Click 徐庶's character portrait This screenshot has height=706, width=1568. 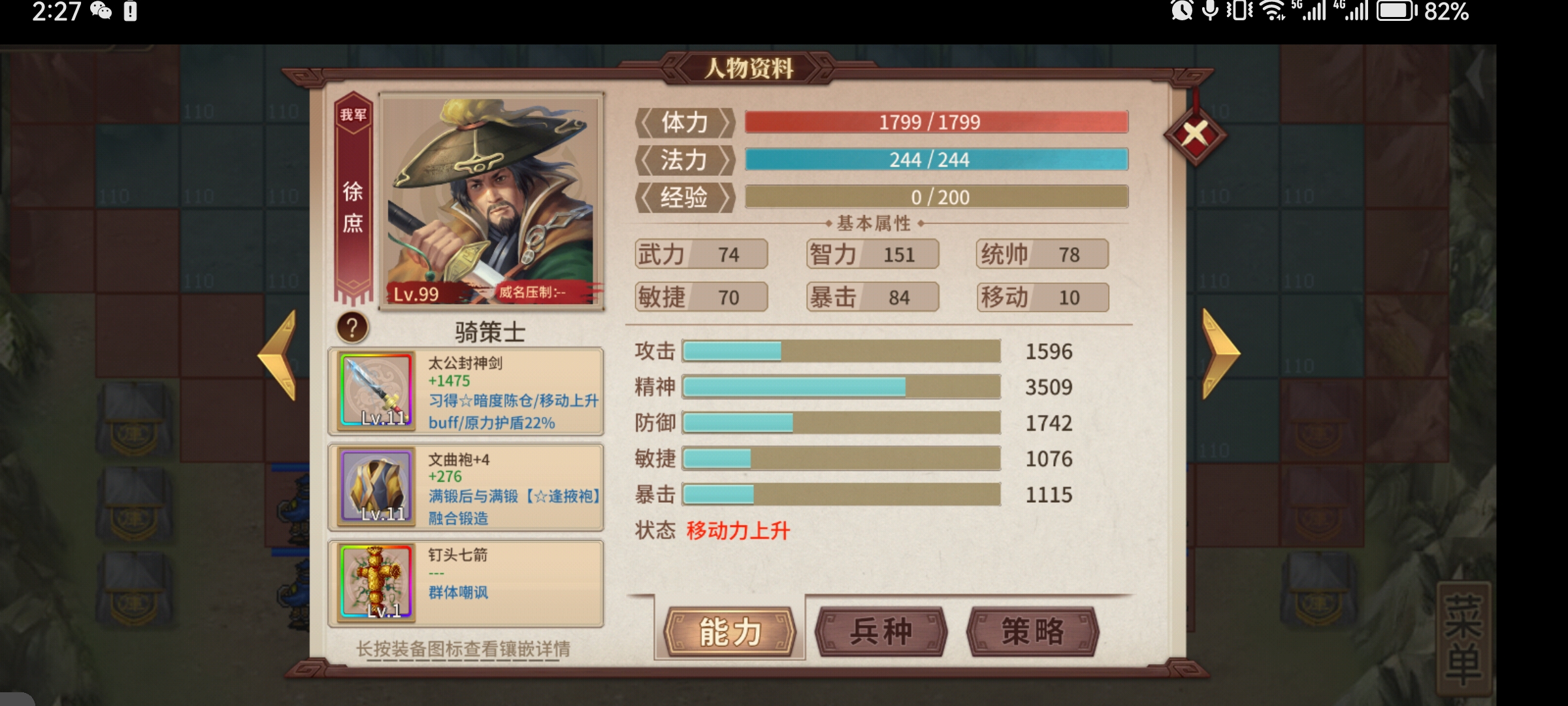tap(491, 200)
